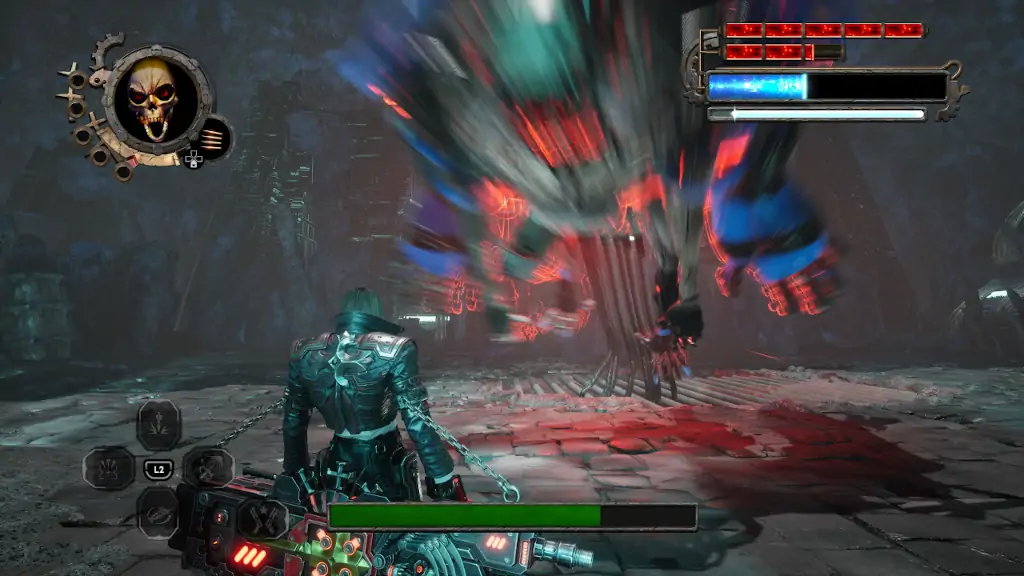Image resolution: width=1024 pixels, height=576 pixels.
Task: Select the crossed-guns weapon icon
Action: 261,520
